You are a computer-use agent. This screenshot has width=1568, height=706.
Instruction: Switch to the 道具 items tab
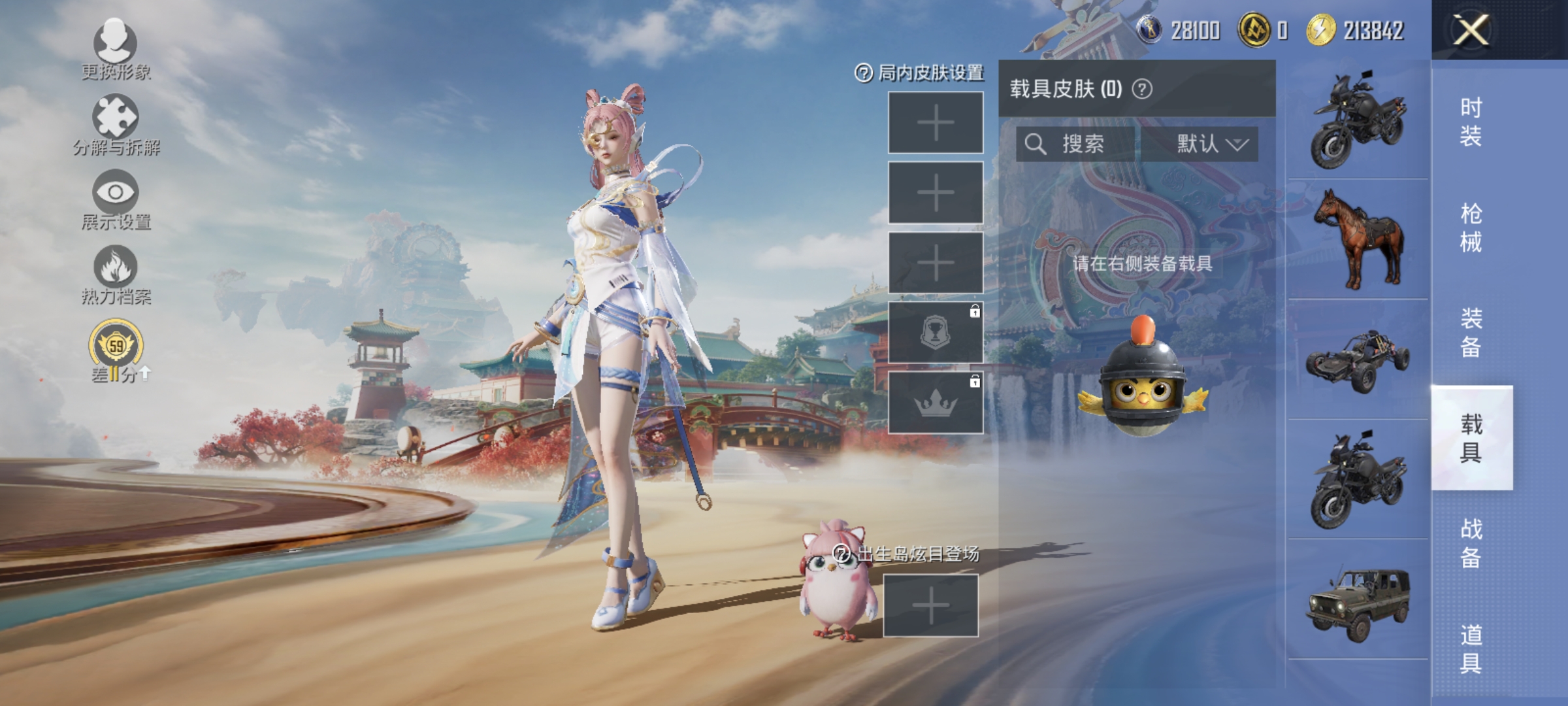coord(1471,648)
